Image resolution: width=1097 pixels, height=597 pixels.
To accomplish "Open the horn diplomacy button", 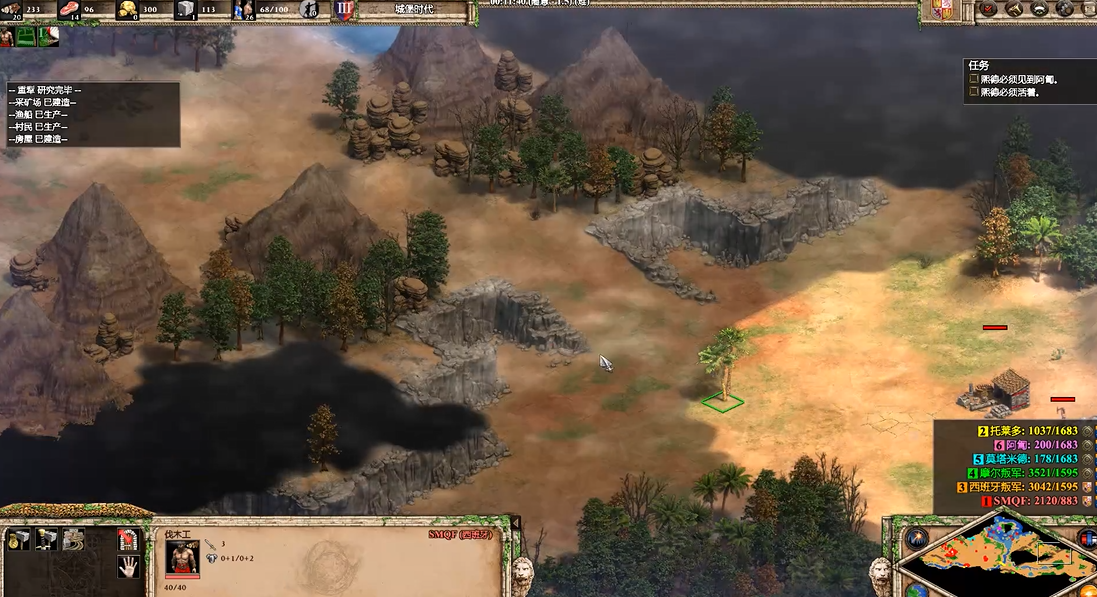I will (x=1014, y=9).
